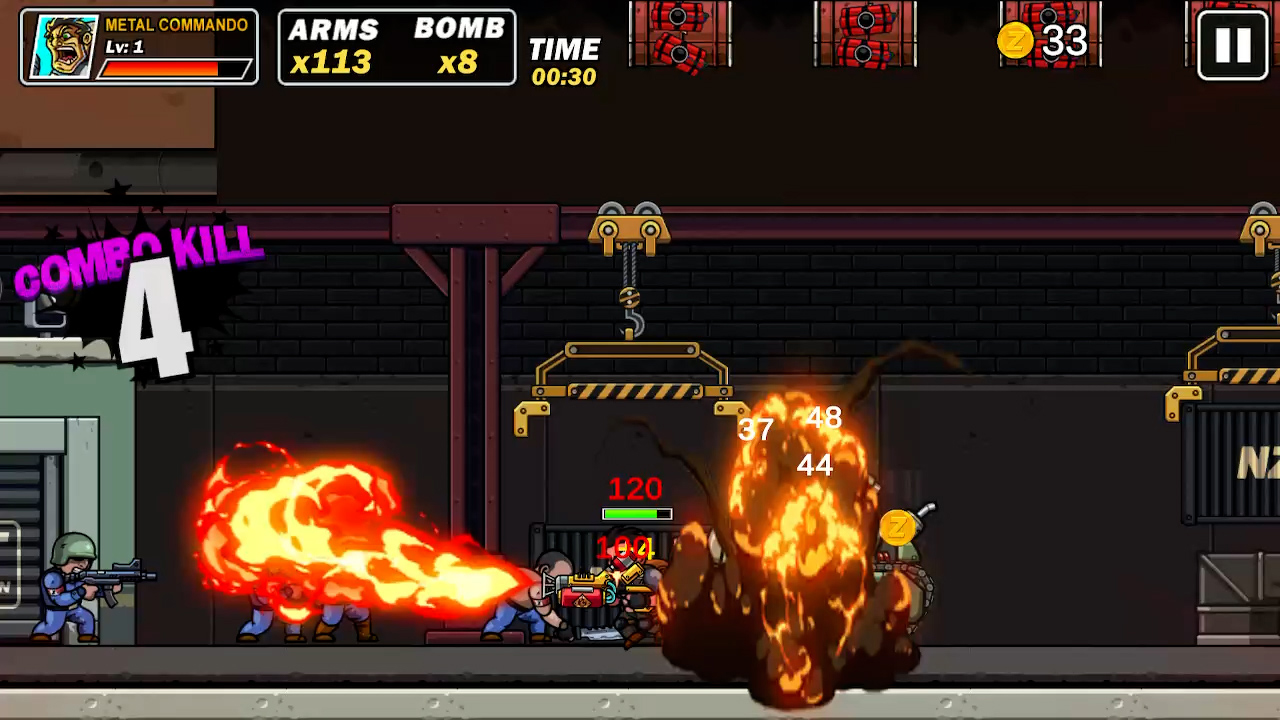Click the BOMB x8 counter
Screen dimensions: 1280x720
[x=459, y=45]
